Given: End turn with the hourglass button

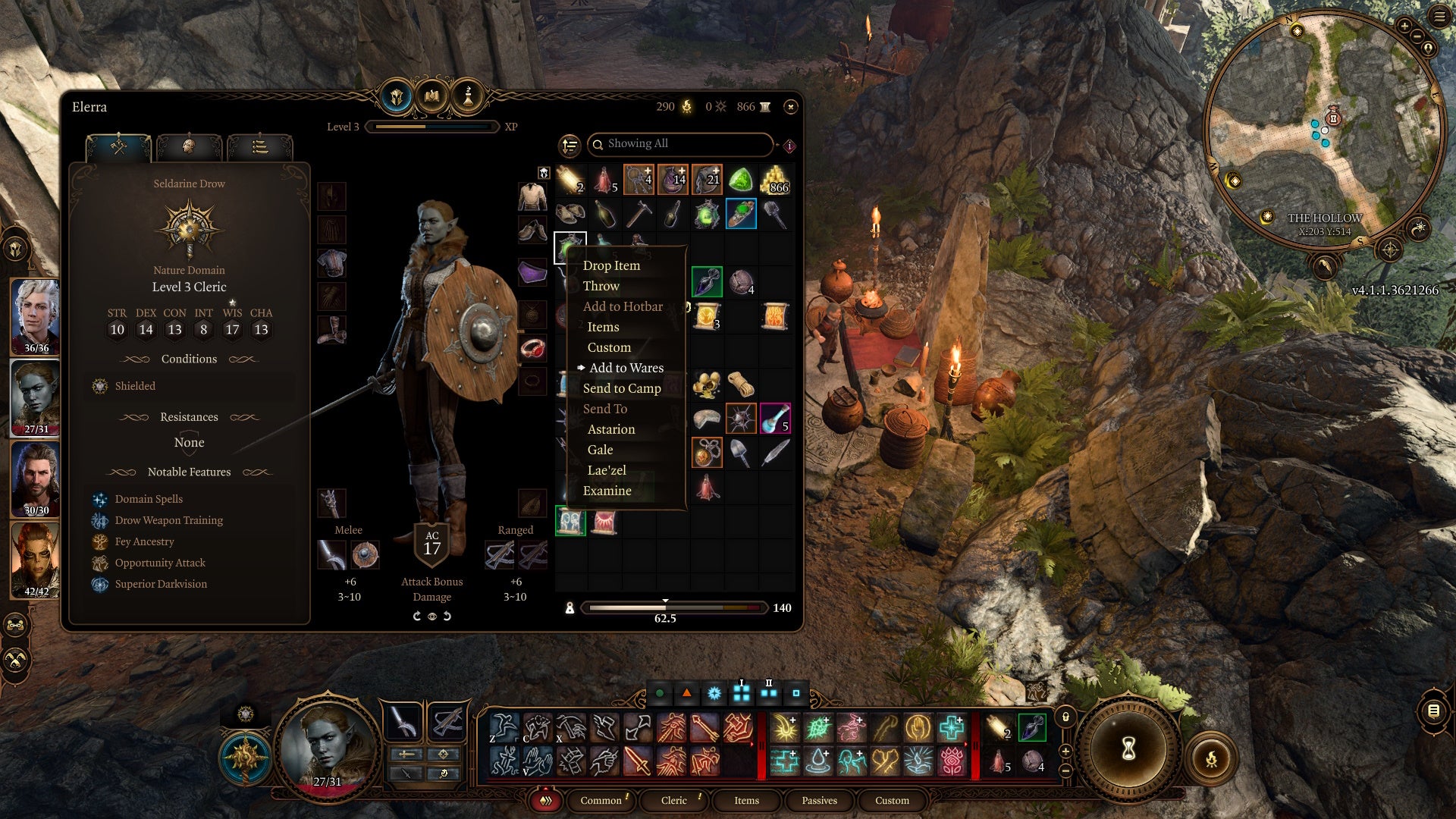Looking at the screenshot, I should 1128,750.
